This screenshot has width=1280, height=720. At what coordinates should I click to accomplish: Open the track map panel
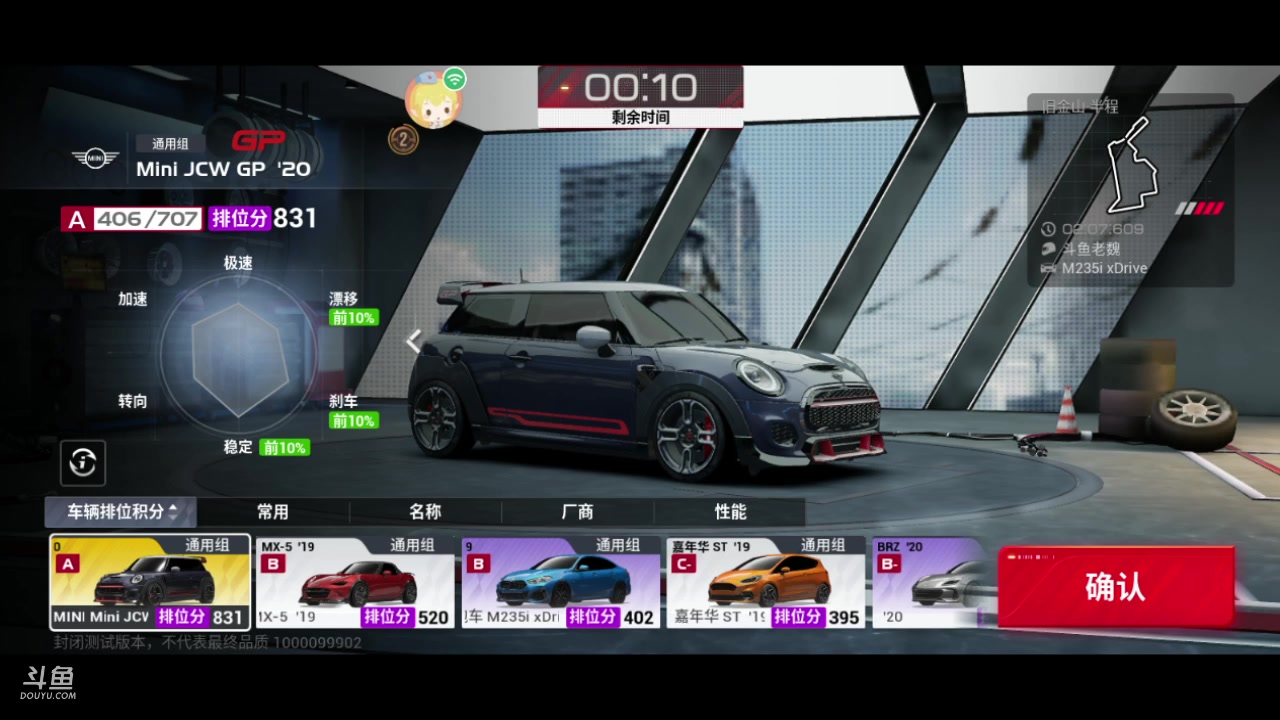[1131, 189]
